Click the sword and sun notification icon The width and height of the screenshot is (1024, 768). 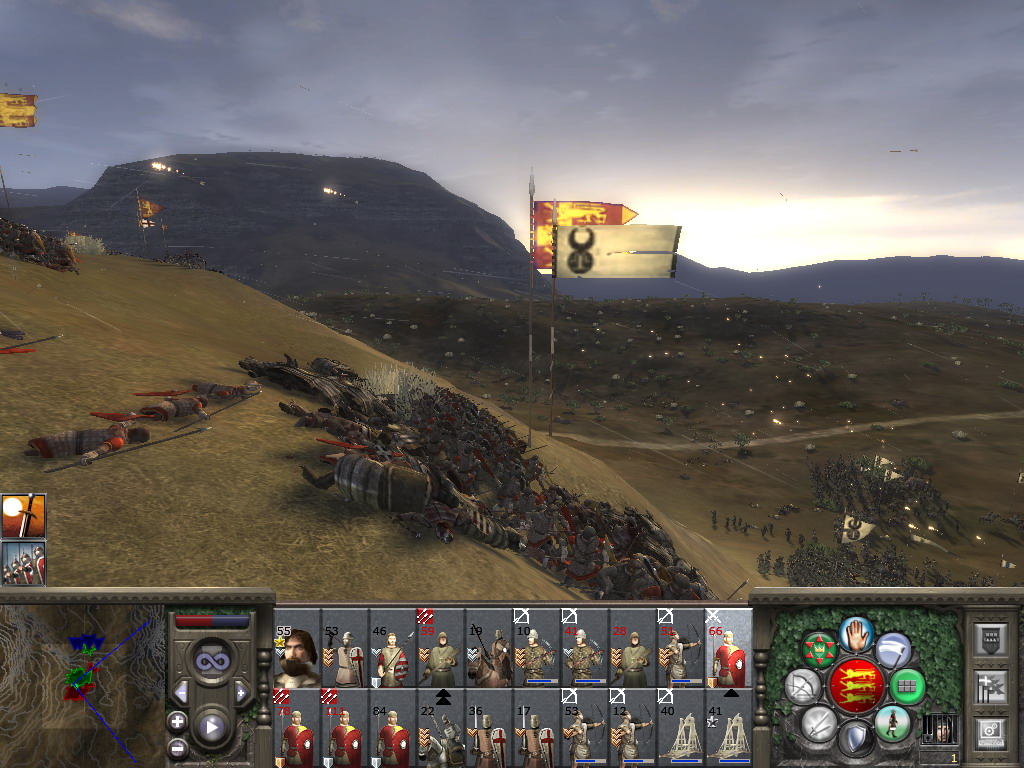(x=23, y=515)
